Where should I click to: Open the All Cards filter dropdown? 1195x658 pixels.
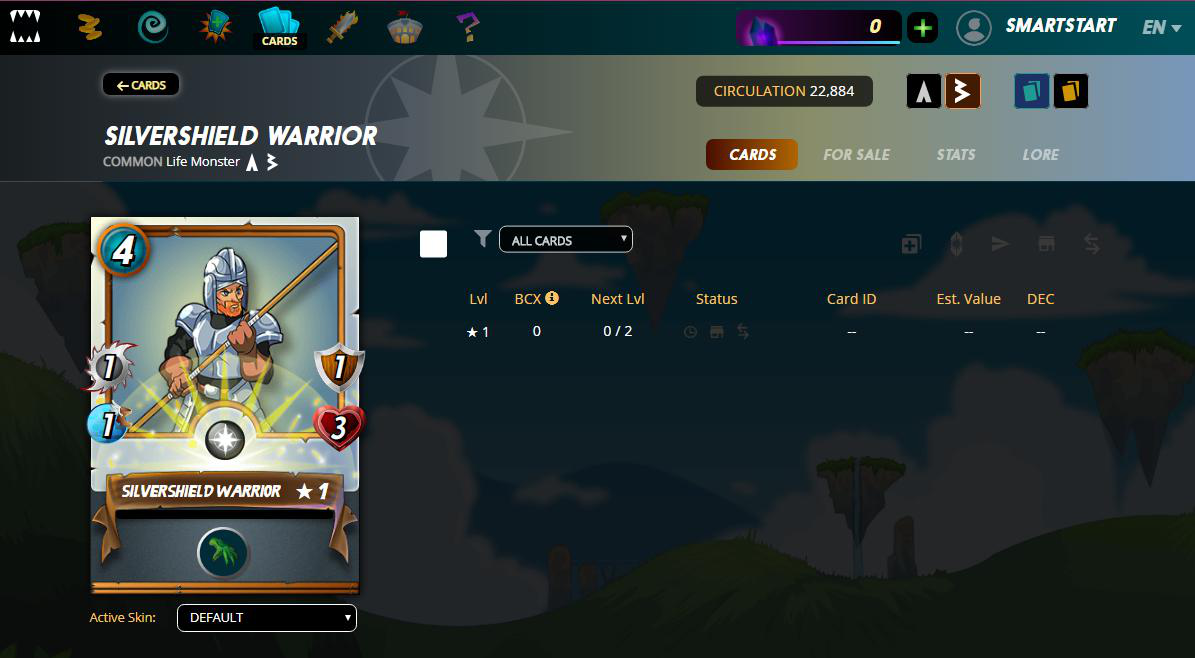pos(566,240)
